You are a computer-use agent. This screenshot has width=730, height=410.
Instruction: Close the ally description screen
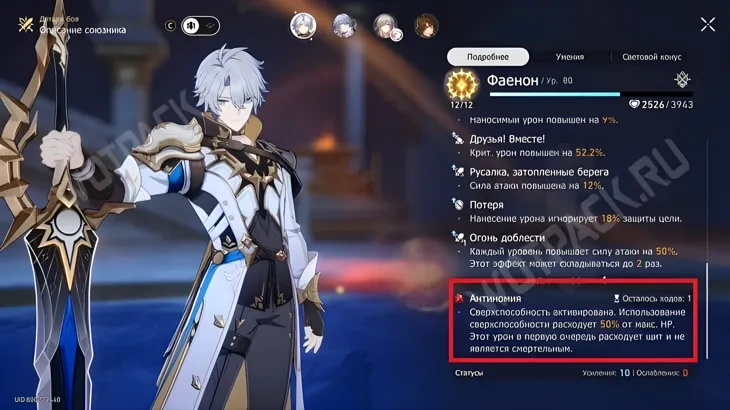point(708,25)
